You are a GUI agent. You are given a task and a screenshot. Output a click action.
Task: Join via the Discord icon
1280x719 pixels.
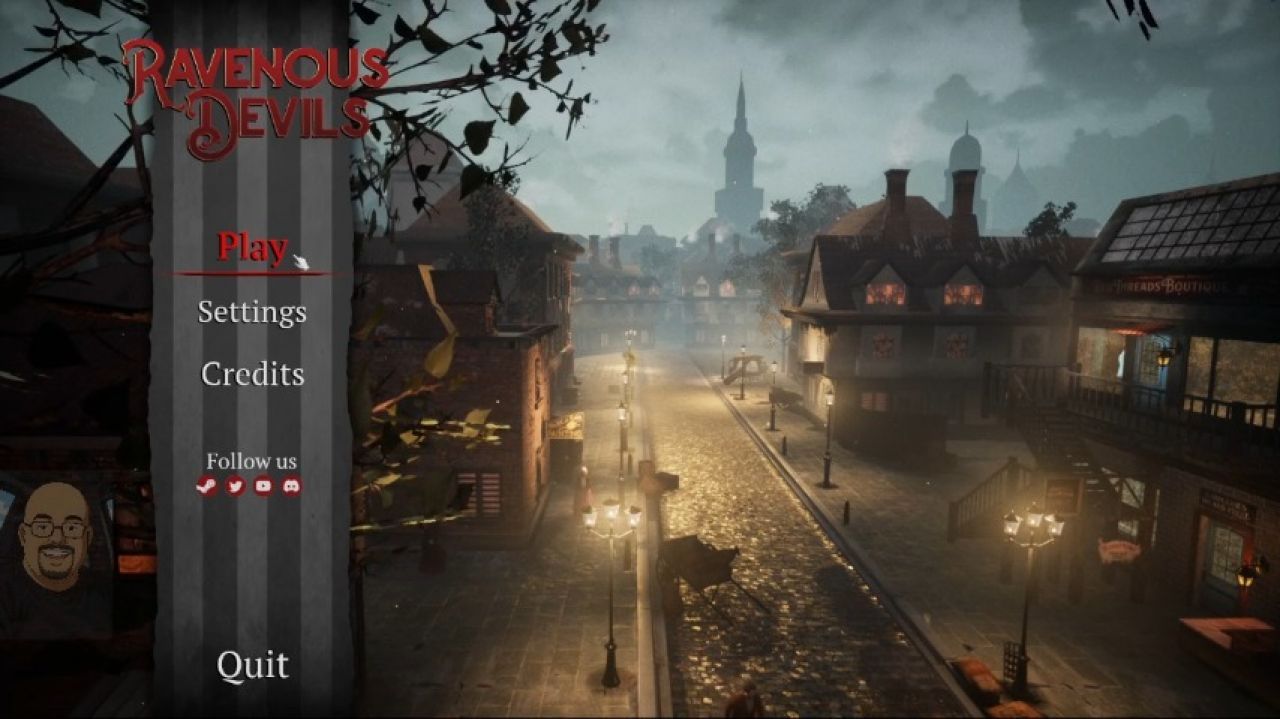point(291,487)
